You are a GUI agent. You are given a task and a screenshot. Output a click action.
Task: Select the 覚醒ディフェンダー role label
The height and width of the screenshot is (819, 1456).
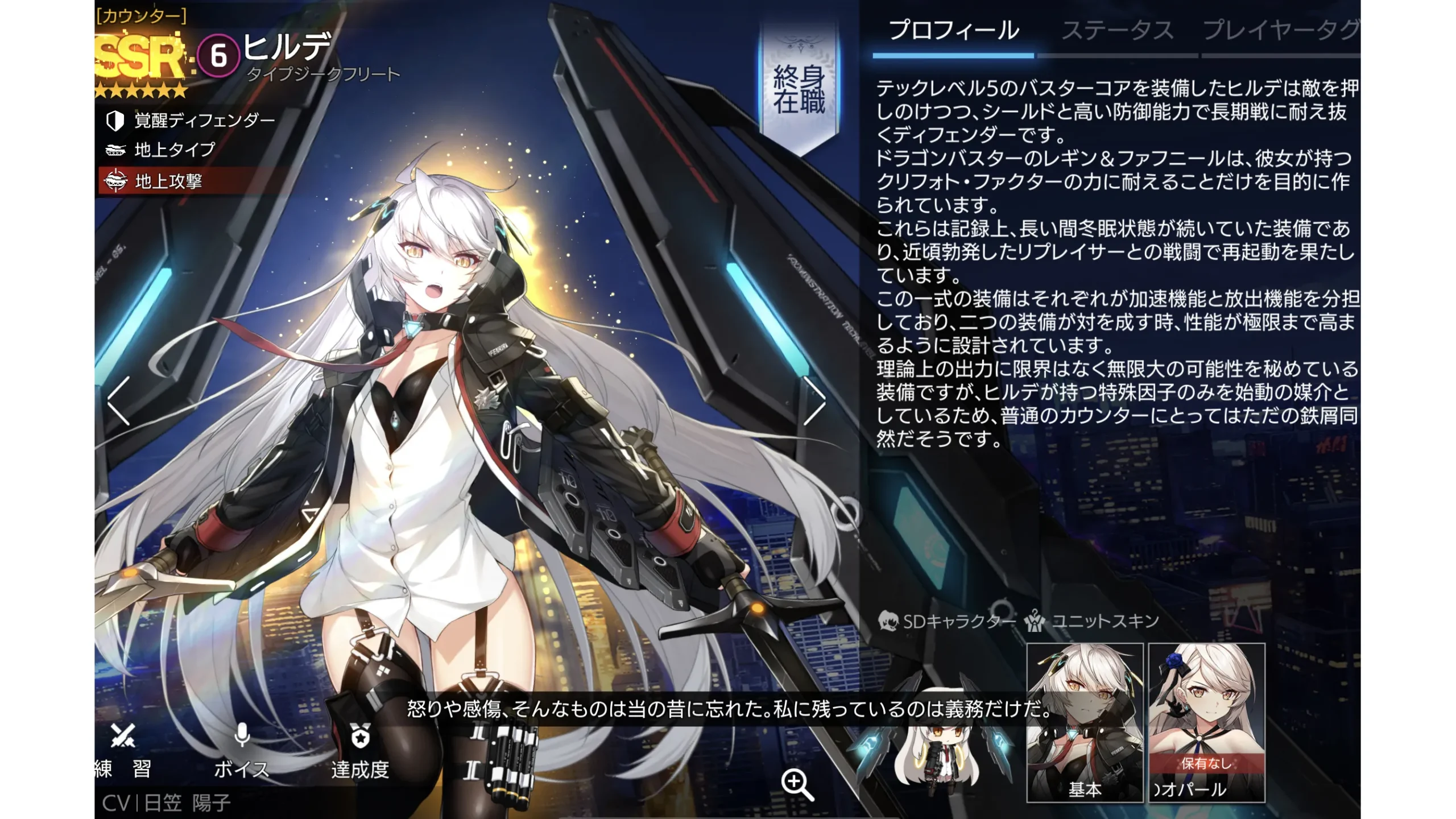pyautogui.click(x=204, y=121)
